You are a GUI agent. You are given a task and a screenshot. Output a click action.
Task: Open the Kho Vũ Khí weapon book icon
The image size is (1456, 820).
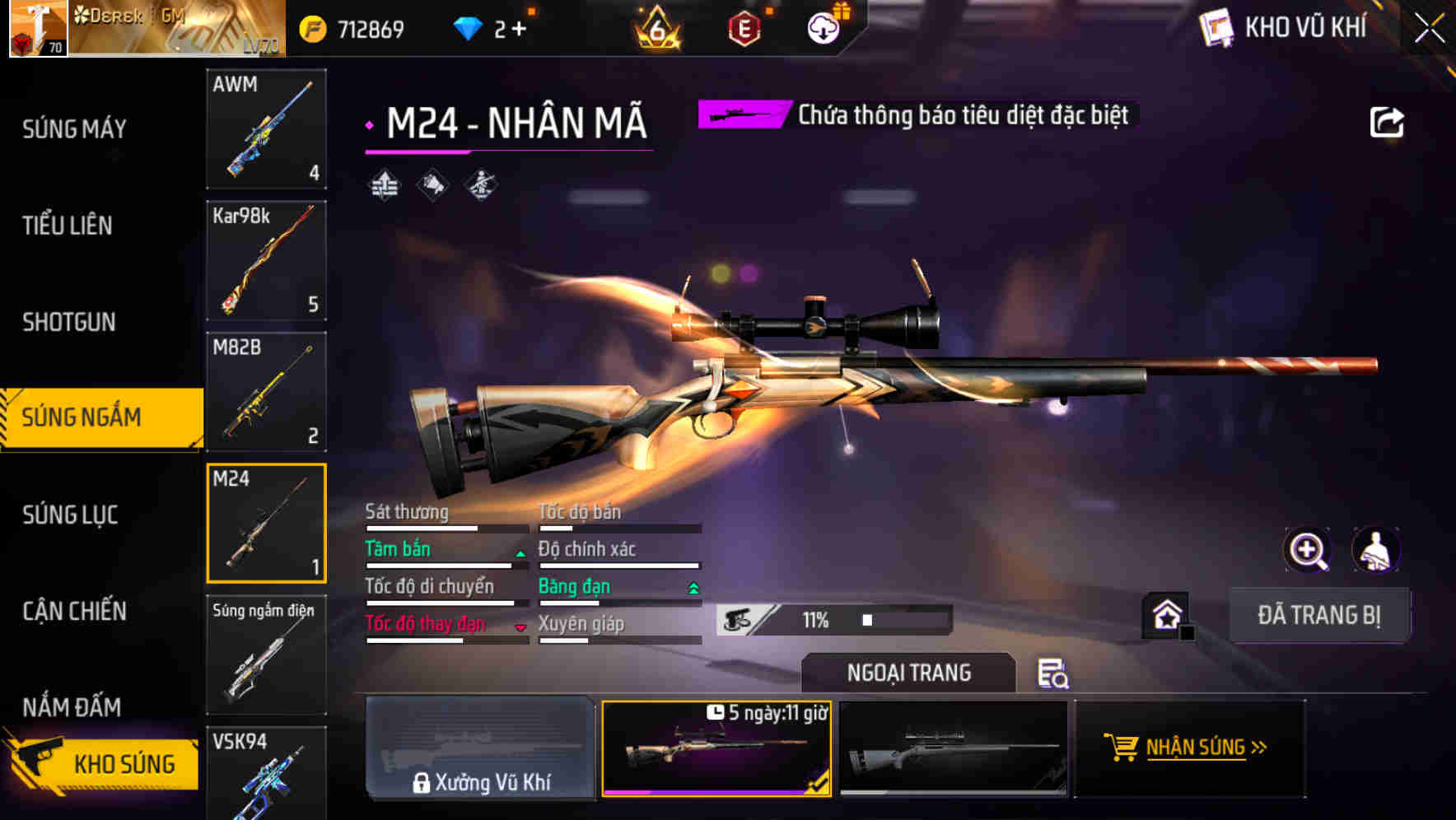[x=1215, y=26]
